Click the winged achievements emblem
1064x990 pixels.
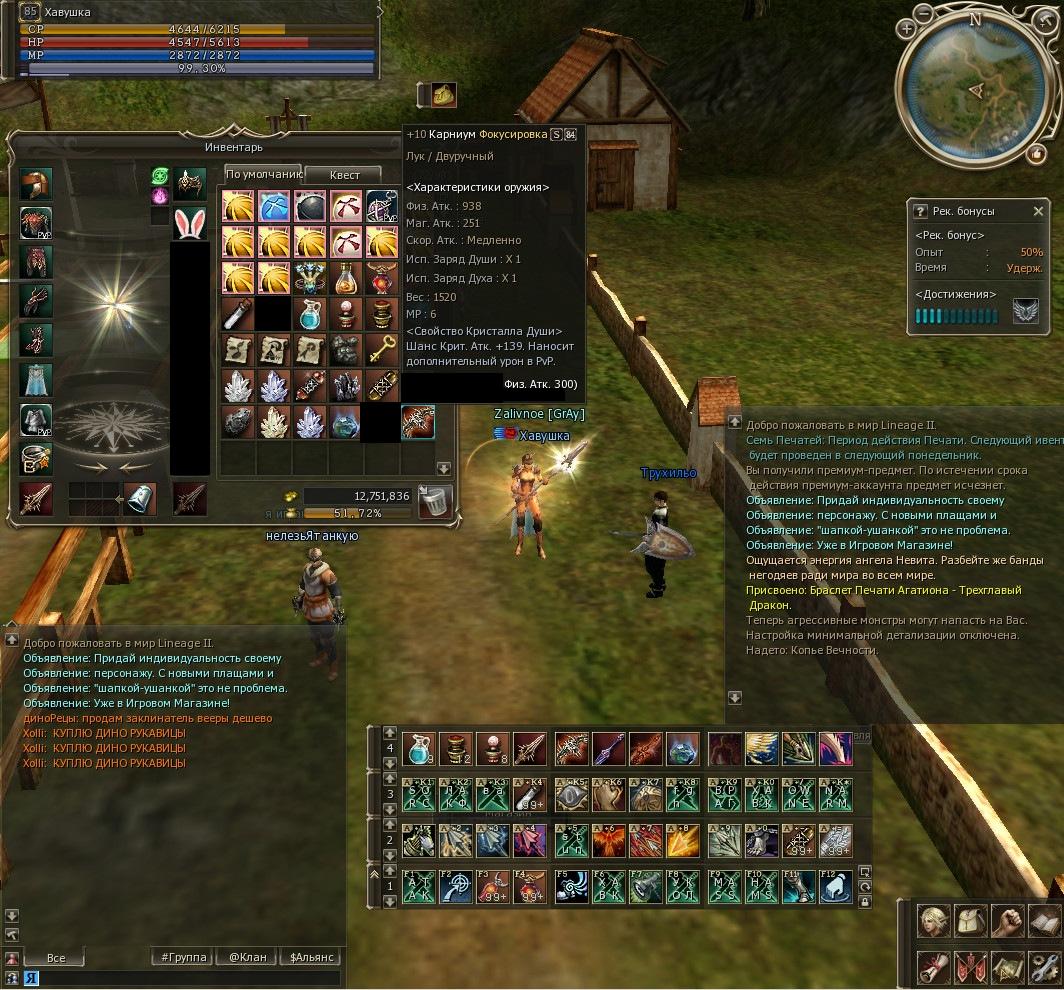click(x=1026, y=312)
